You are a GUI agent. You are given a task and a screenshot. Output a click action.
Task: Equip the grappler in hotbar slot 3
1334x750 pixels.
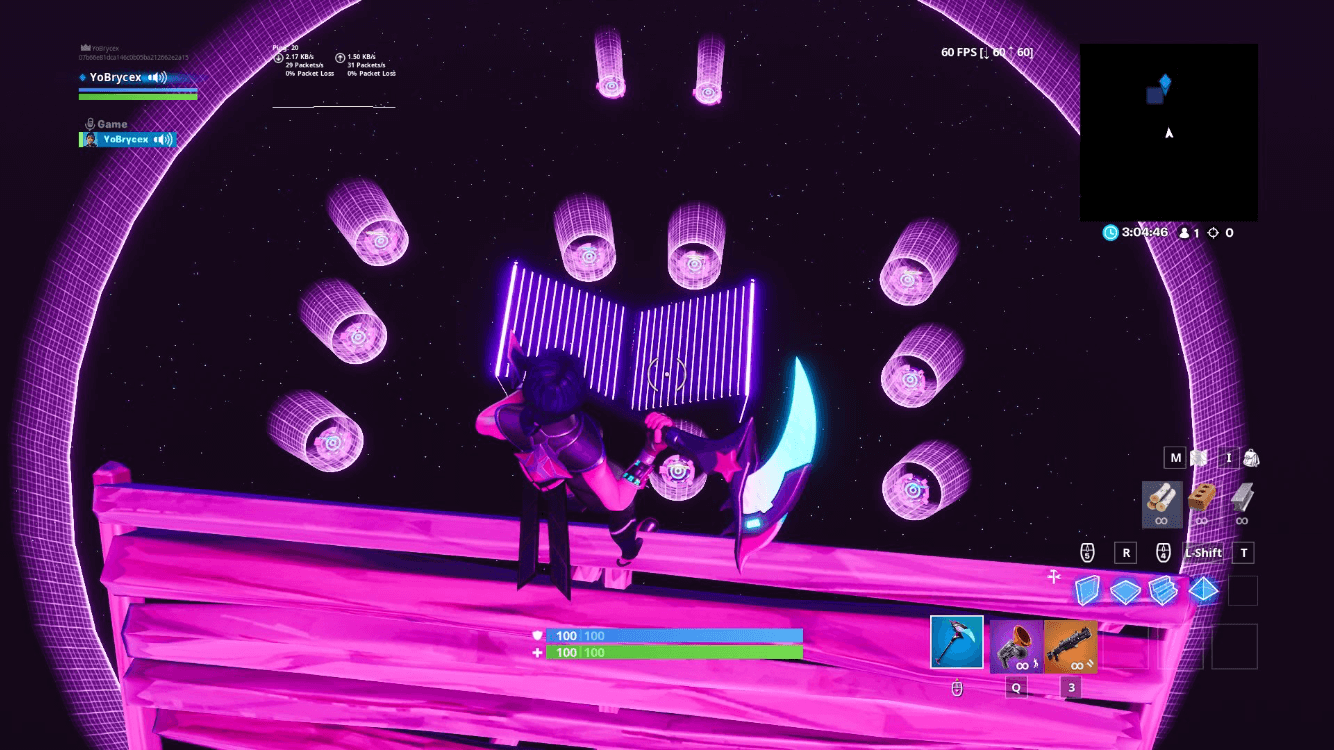click(x=1071, y=646)
